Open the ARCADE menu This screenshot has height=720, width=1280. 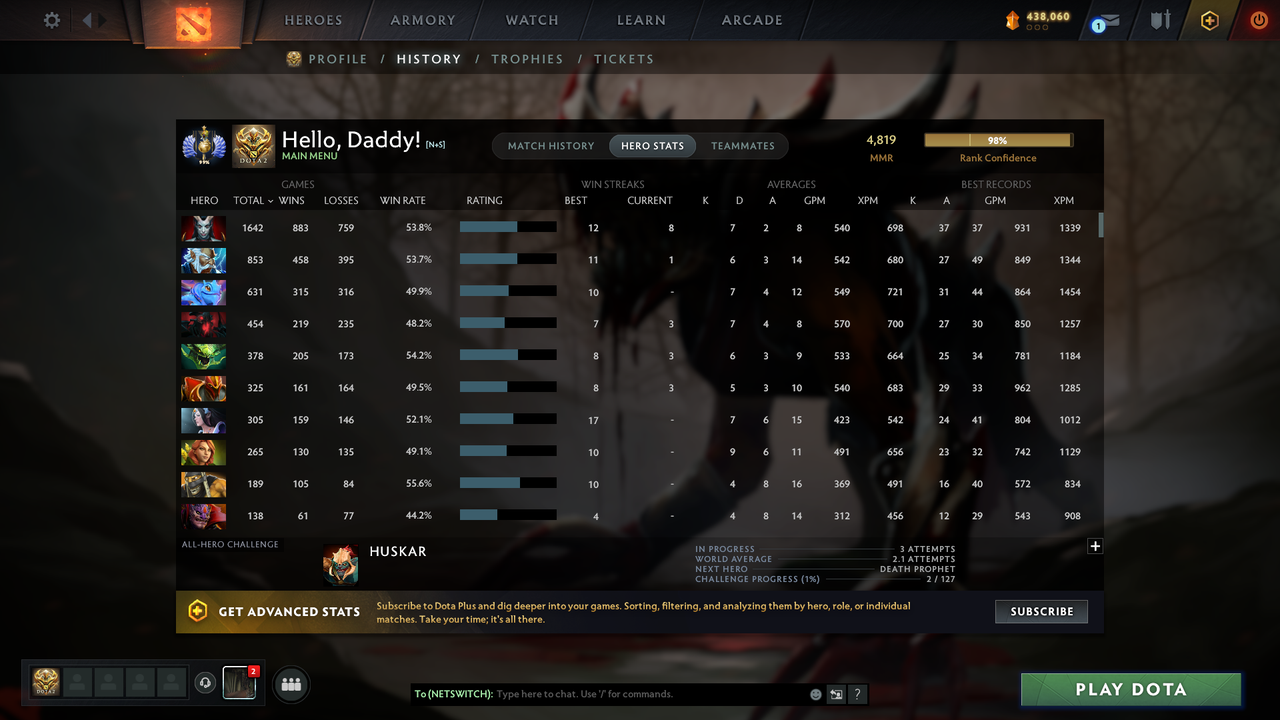pyautogui.click(x=751, y=20)
